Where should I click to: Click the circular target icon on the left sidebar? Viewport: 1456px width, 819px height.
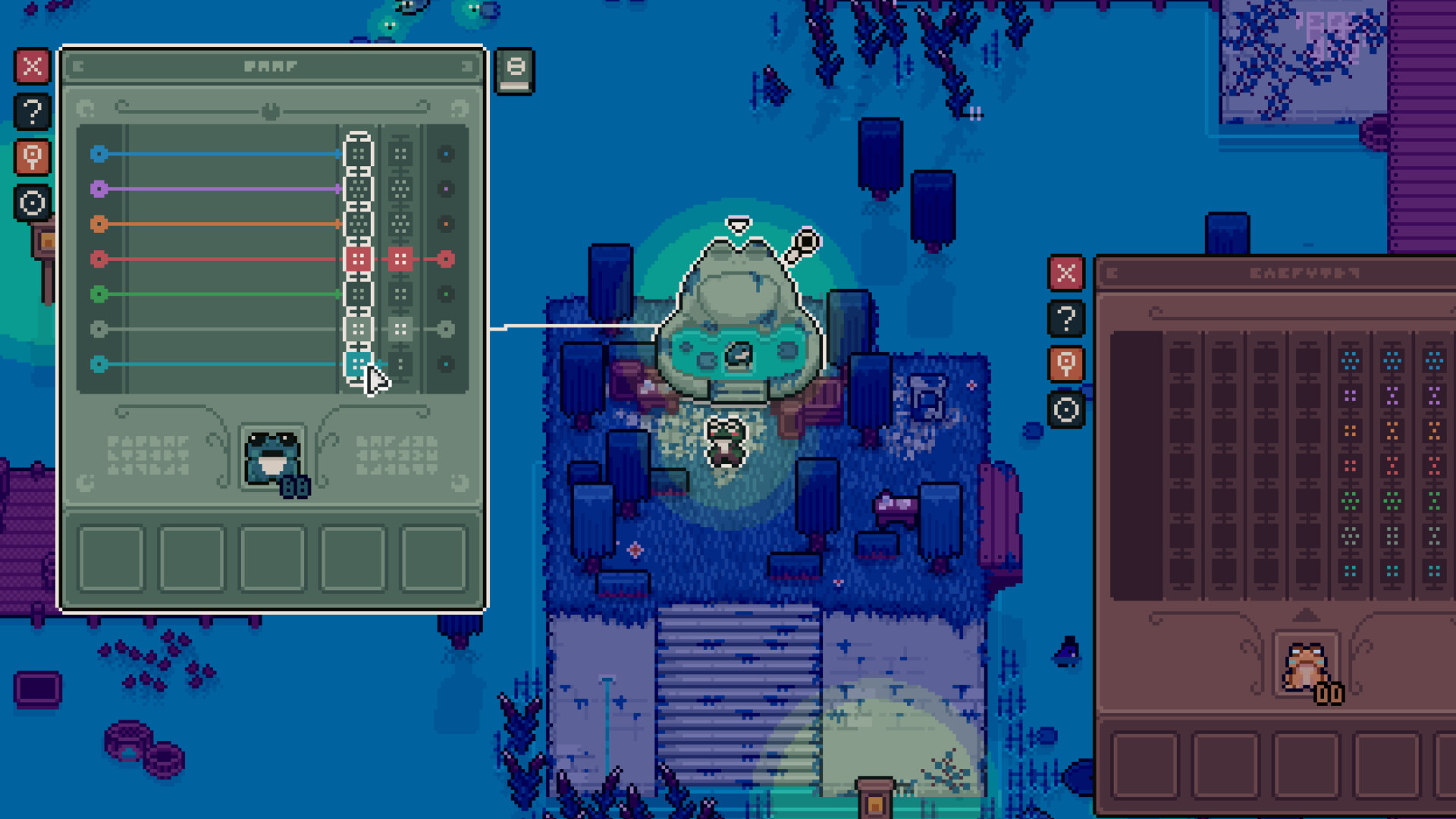pyautogui.click(x=32, y=203)
